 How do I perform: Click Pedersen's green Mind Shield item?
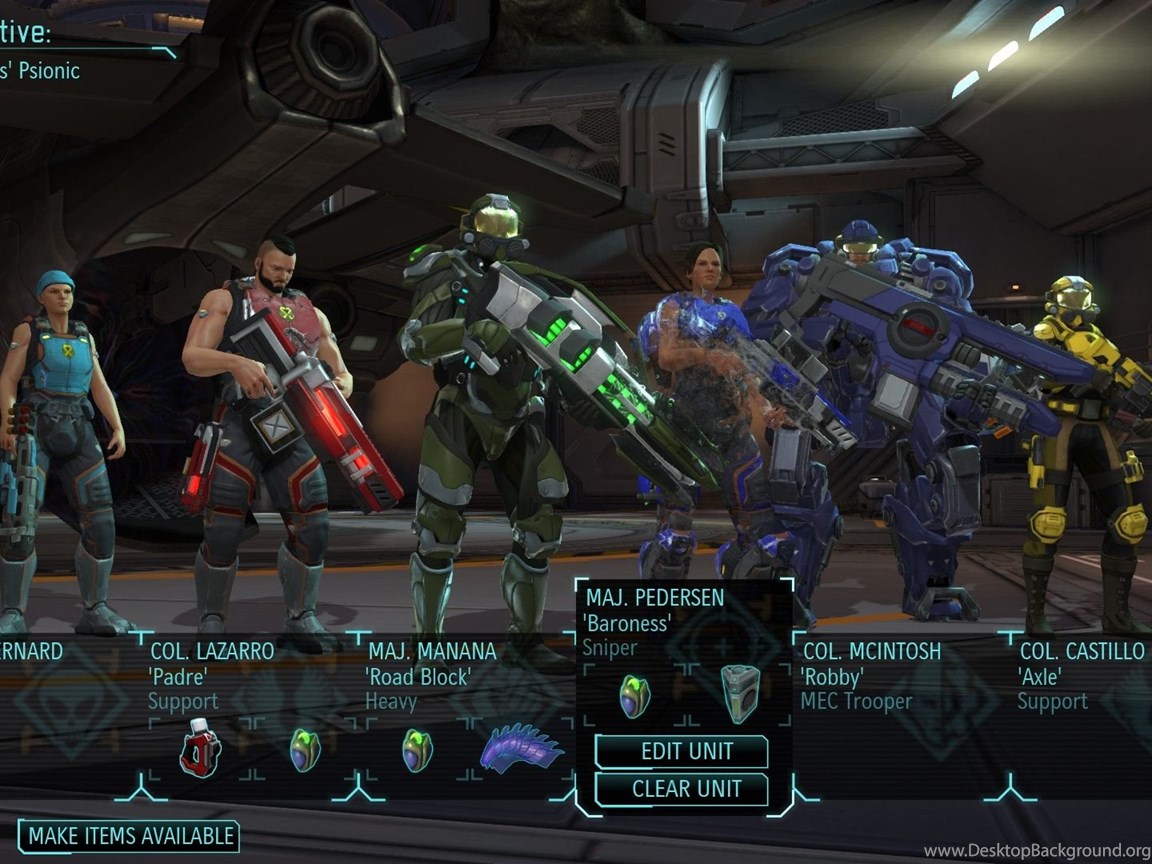pyautogui.click(x=634, y=694)
